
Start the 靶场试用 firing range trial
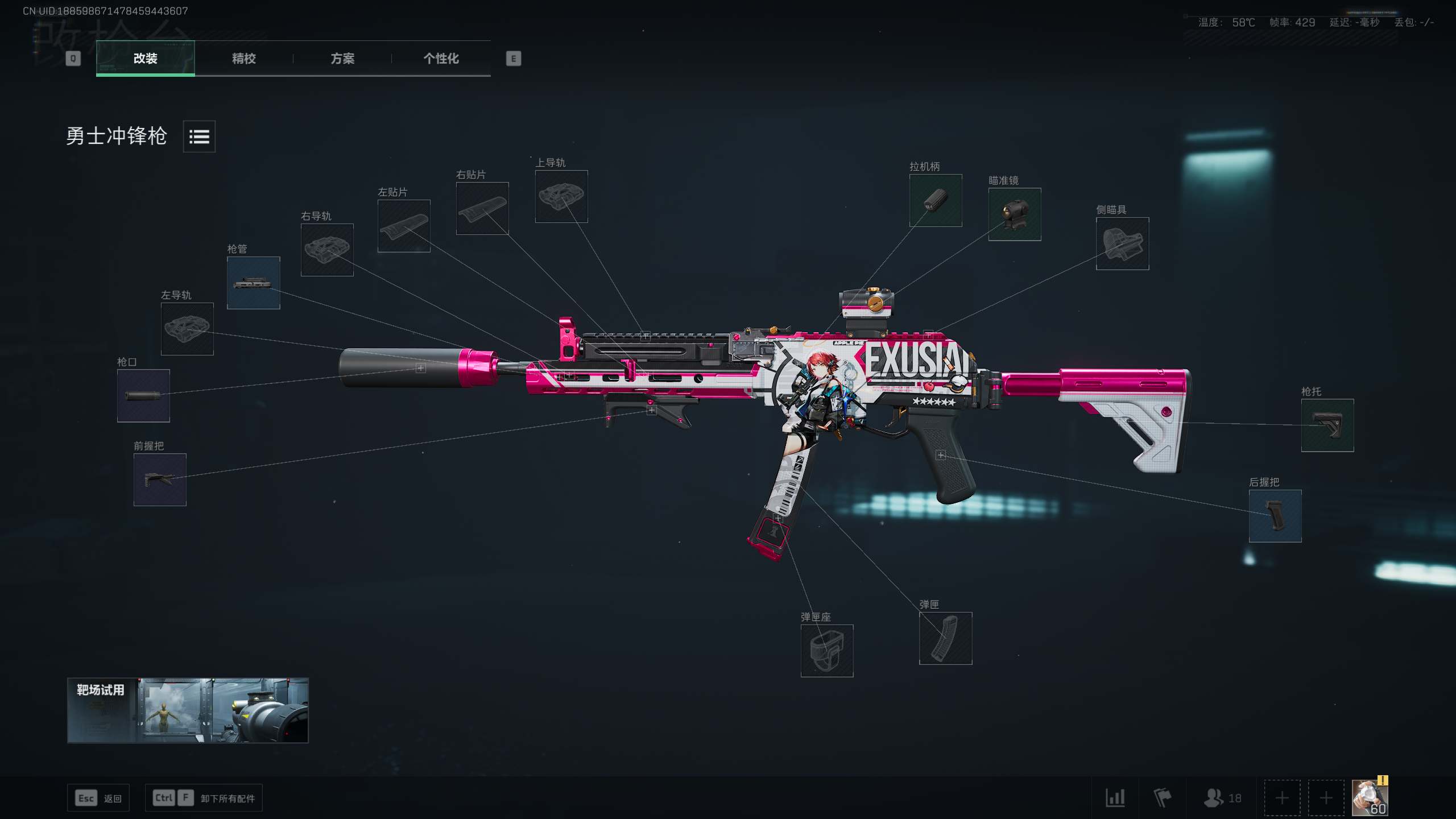point(188,710)
